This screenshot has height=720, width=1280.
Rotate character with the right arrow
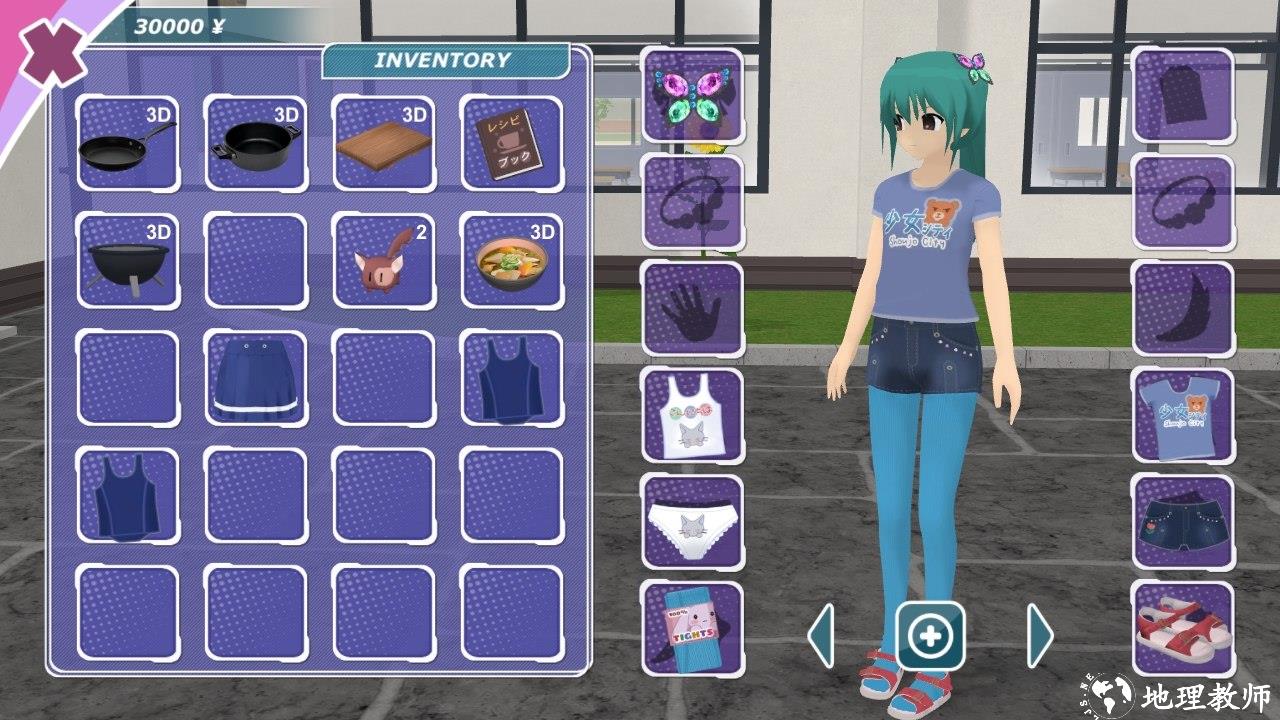(1040, 634)
